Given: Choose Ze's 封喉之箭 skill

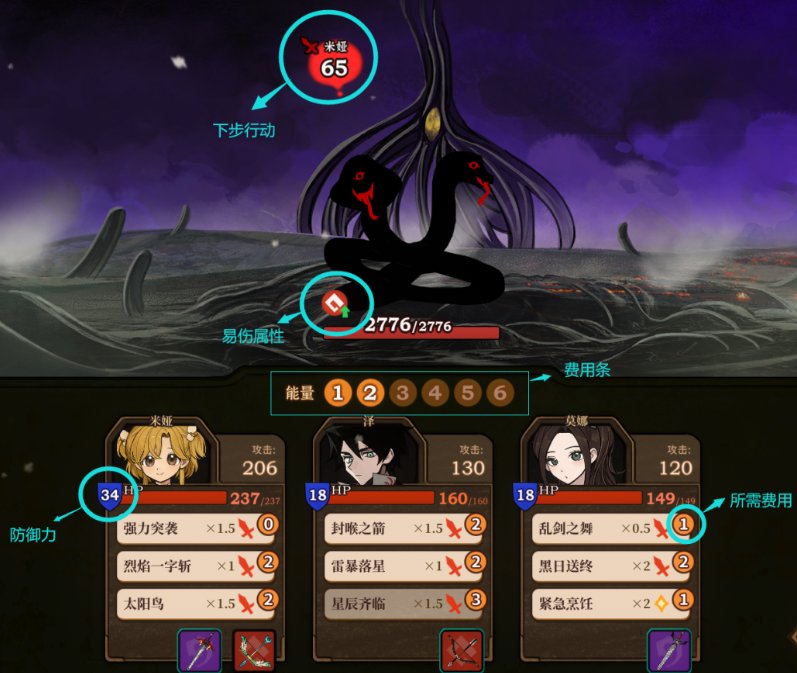Looking at the screenshot, I should (398, 528).
